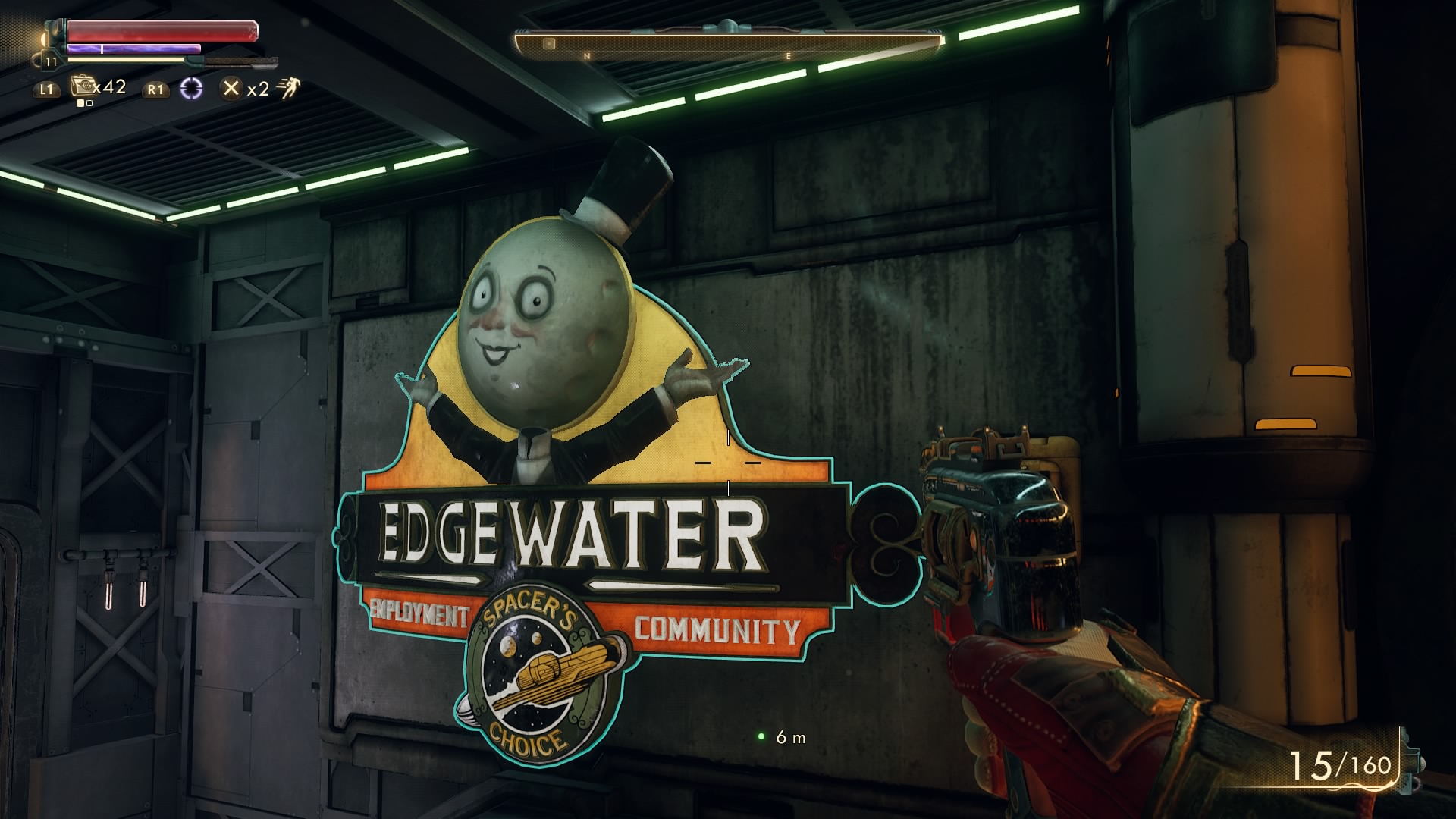
Task: Click the compass bar at the top
Action: pyautogui.click(x=728, y=45)
